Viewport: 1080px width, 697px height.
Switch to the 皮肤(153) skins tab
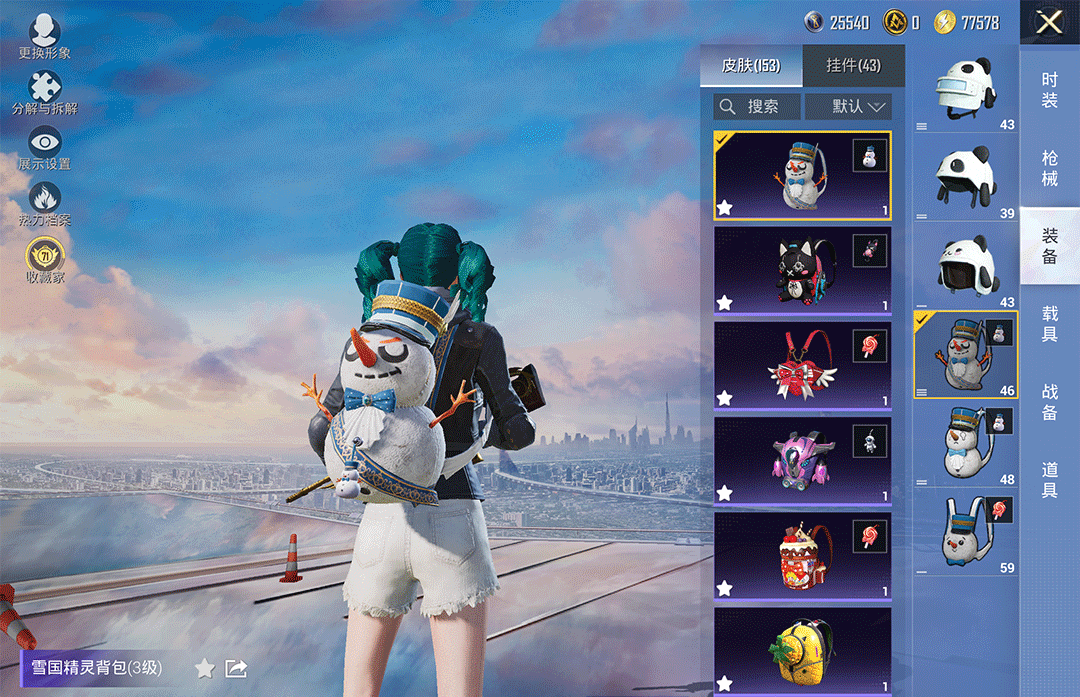coord(751,66)
